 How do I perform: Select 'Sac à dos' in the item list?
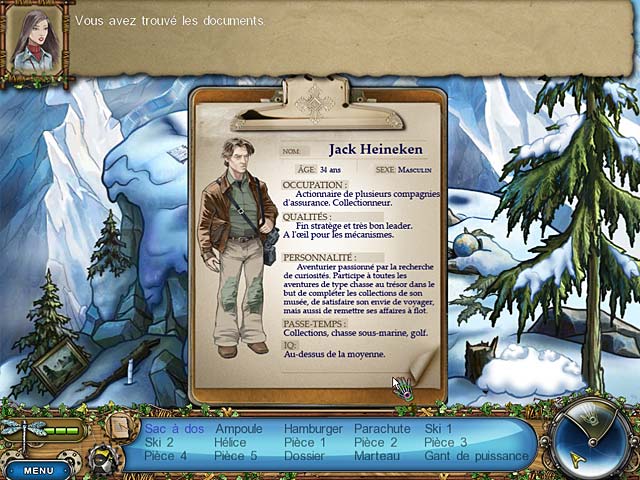point(174,429)
